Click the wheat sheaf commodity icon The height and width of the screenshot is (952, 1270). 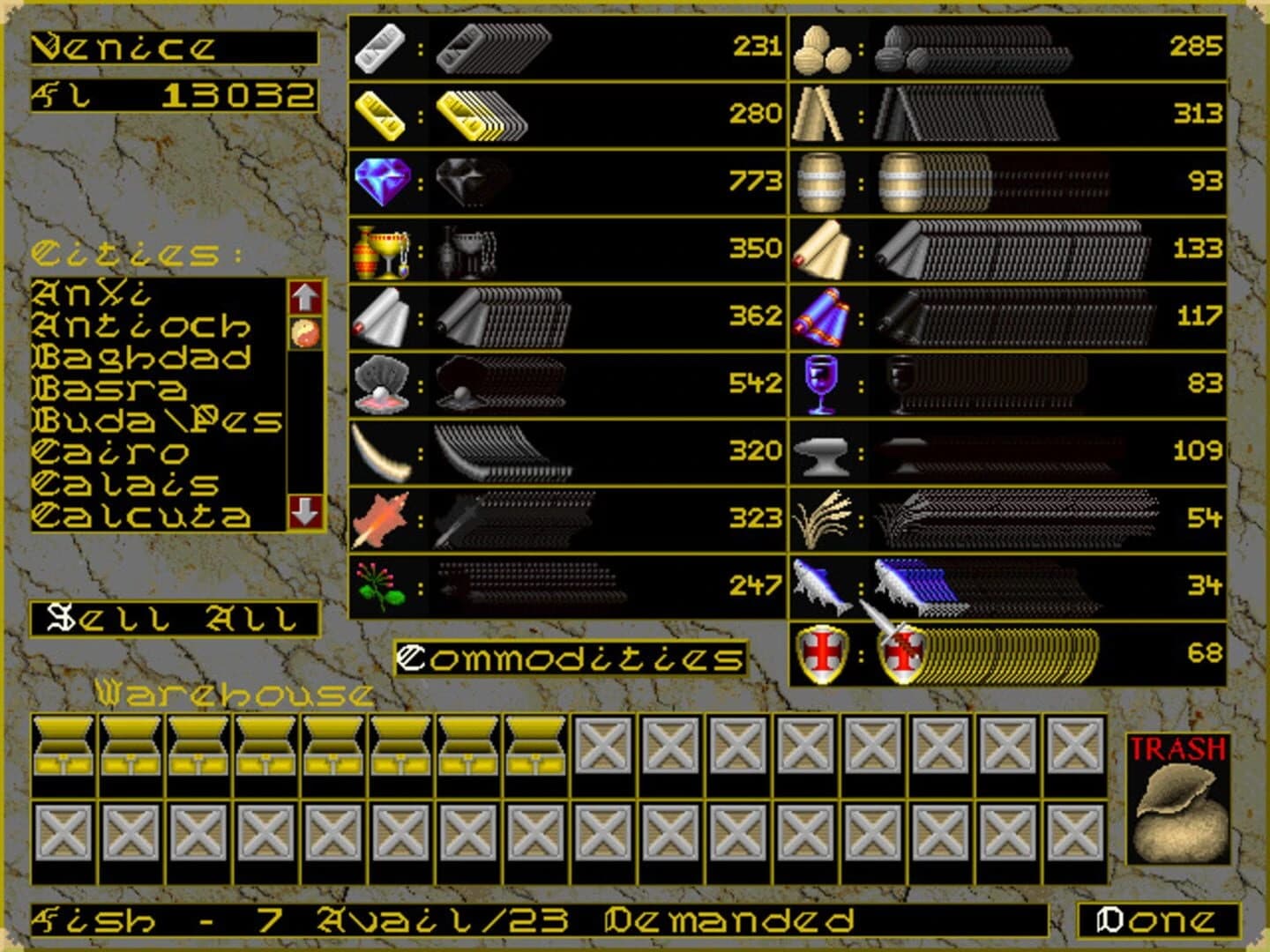click(822, 517)
